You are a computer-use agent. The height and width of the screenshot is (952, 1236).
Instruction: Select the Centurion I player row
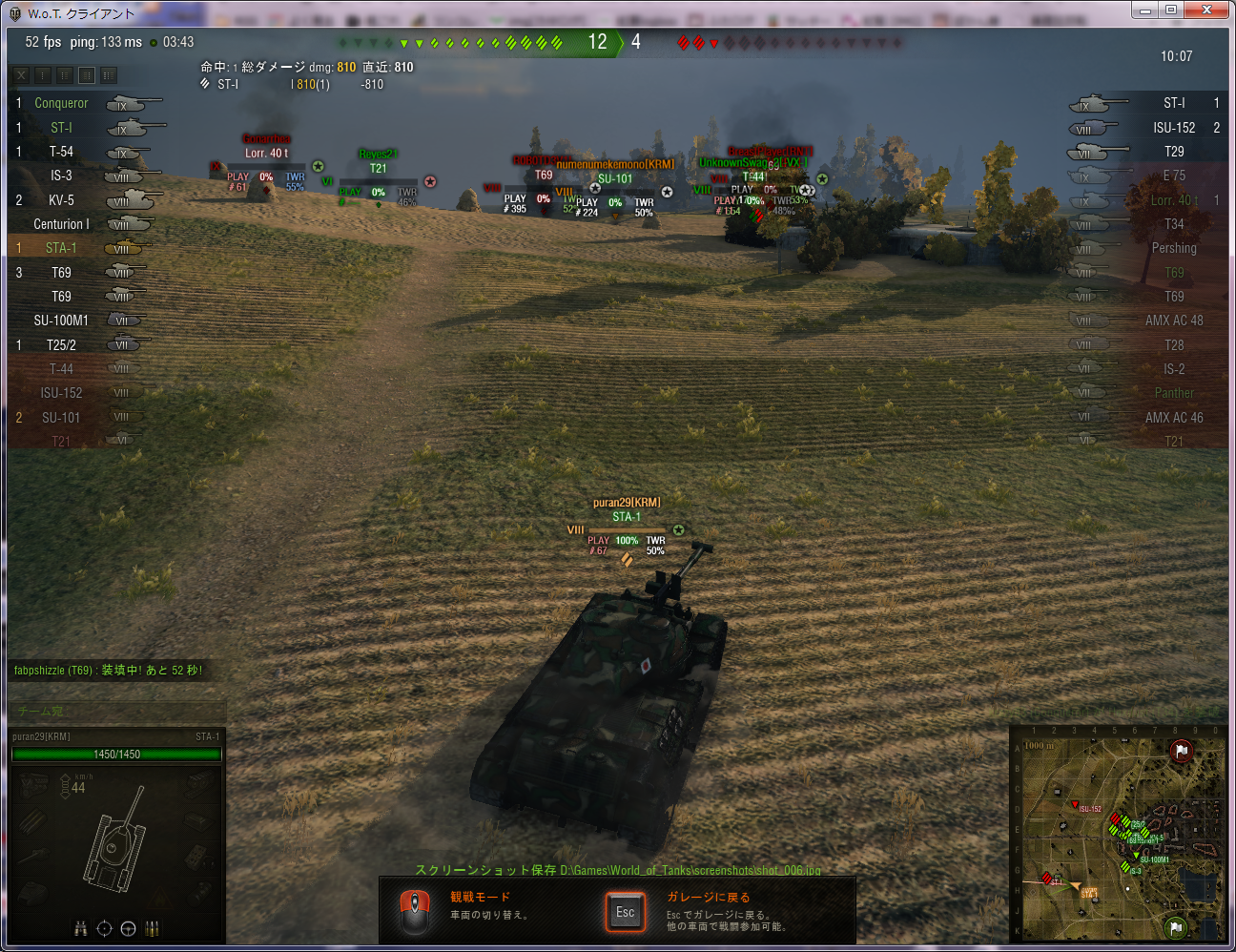[x=61, y=224]
